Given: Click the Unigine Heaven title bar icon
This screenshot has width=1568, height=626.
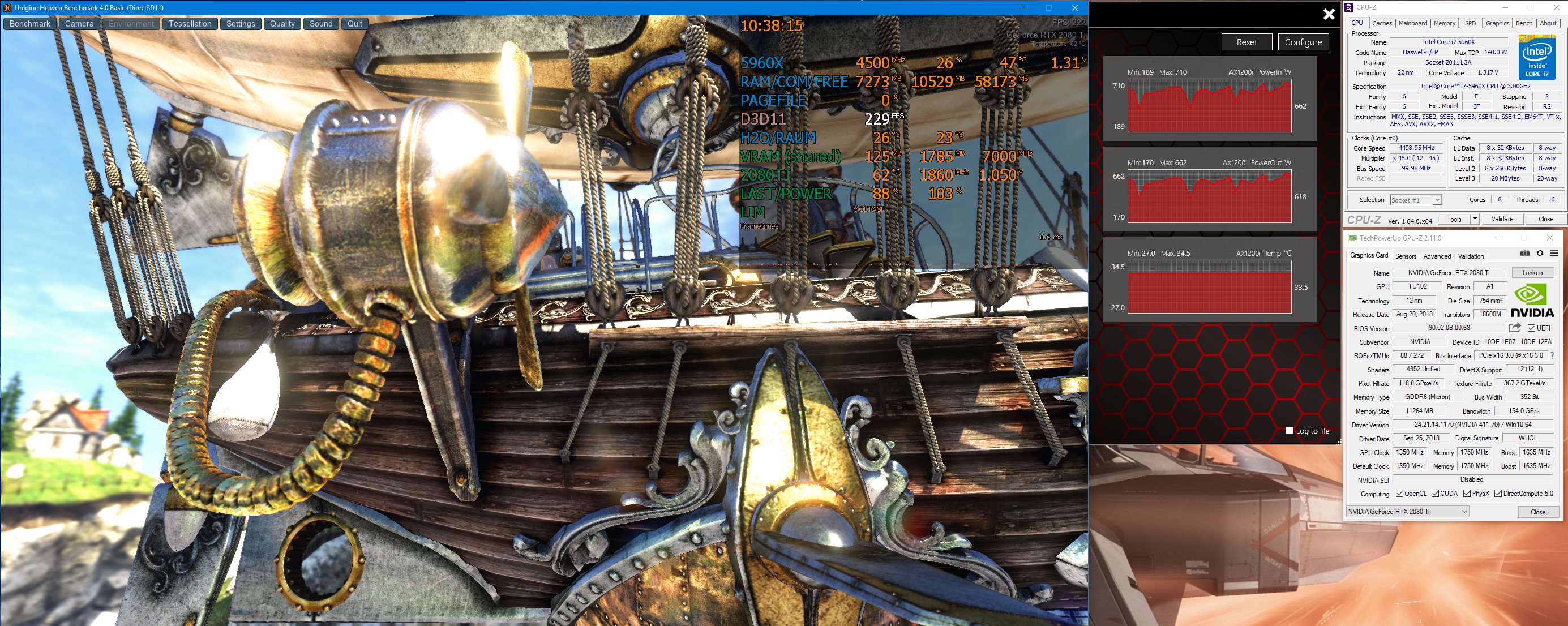Looking at the screenshot, I should point(6,8).
